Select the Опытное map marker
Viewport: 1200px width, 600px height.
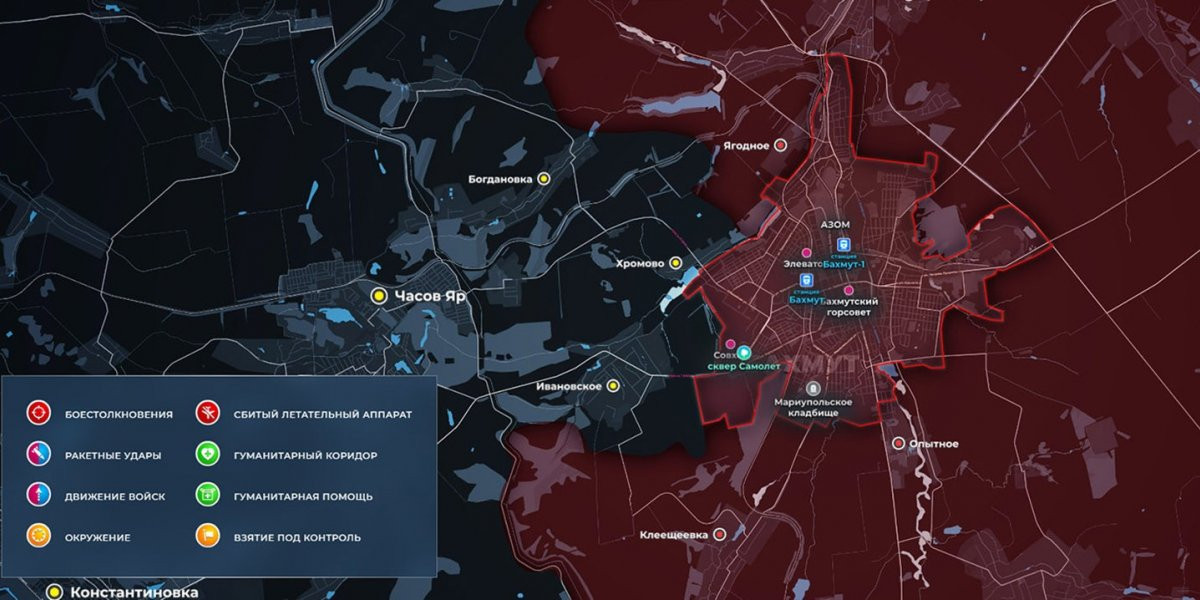coord(899,443)
